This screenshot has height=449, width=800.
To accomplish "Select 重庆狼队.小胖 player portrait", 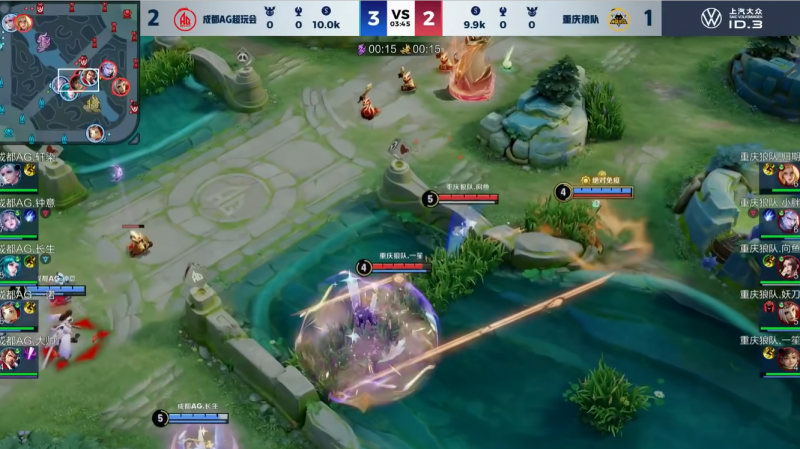I will pyautogui.click(x=787, y=220).
